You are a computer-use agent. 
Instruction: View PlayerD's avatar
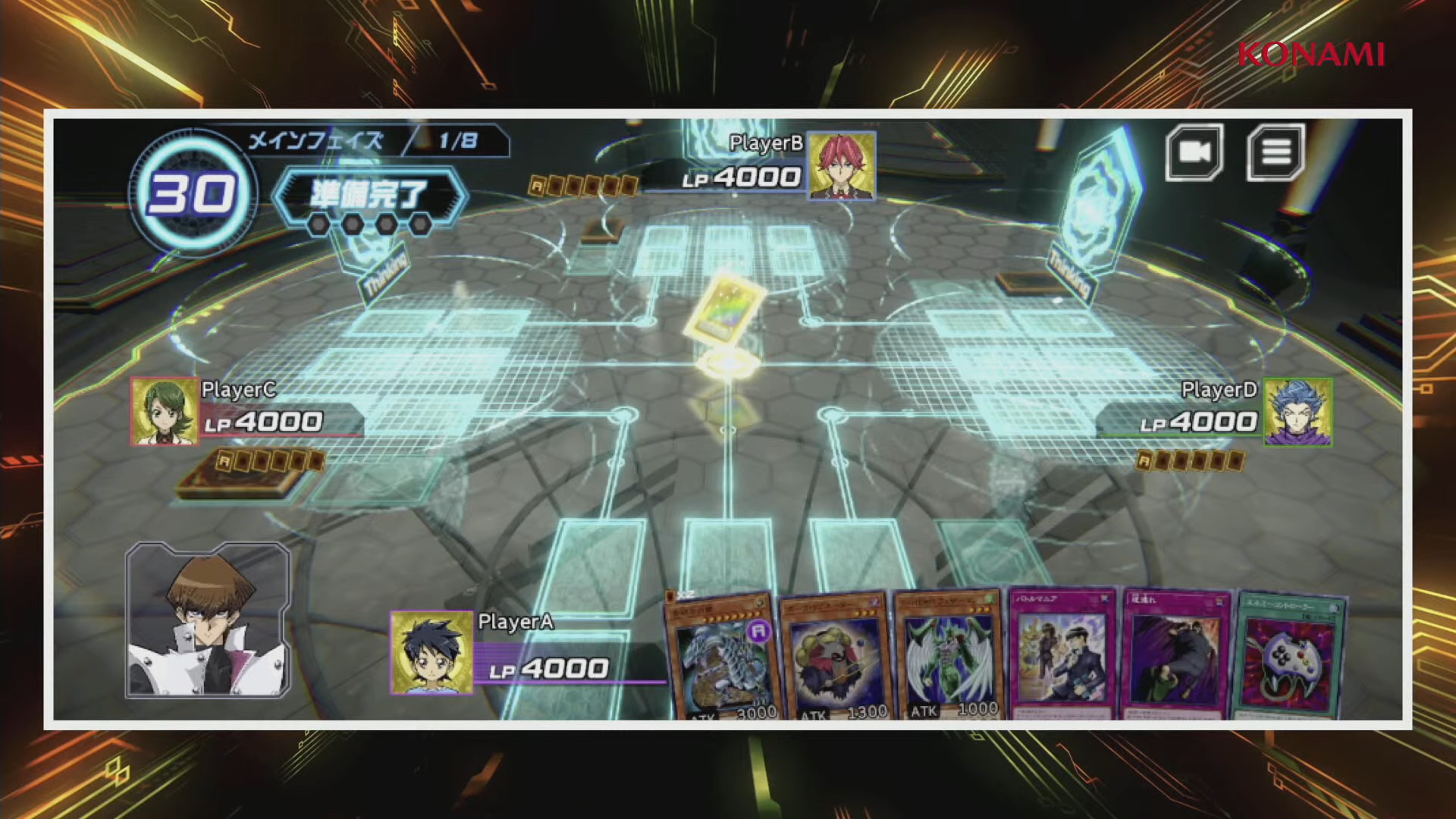[1298, 412]
